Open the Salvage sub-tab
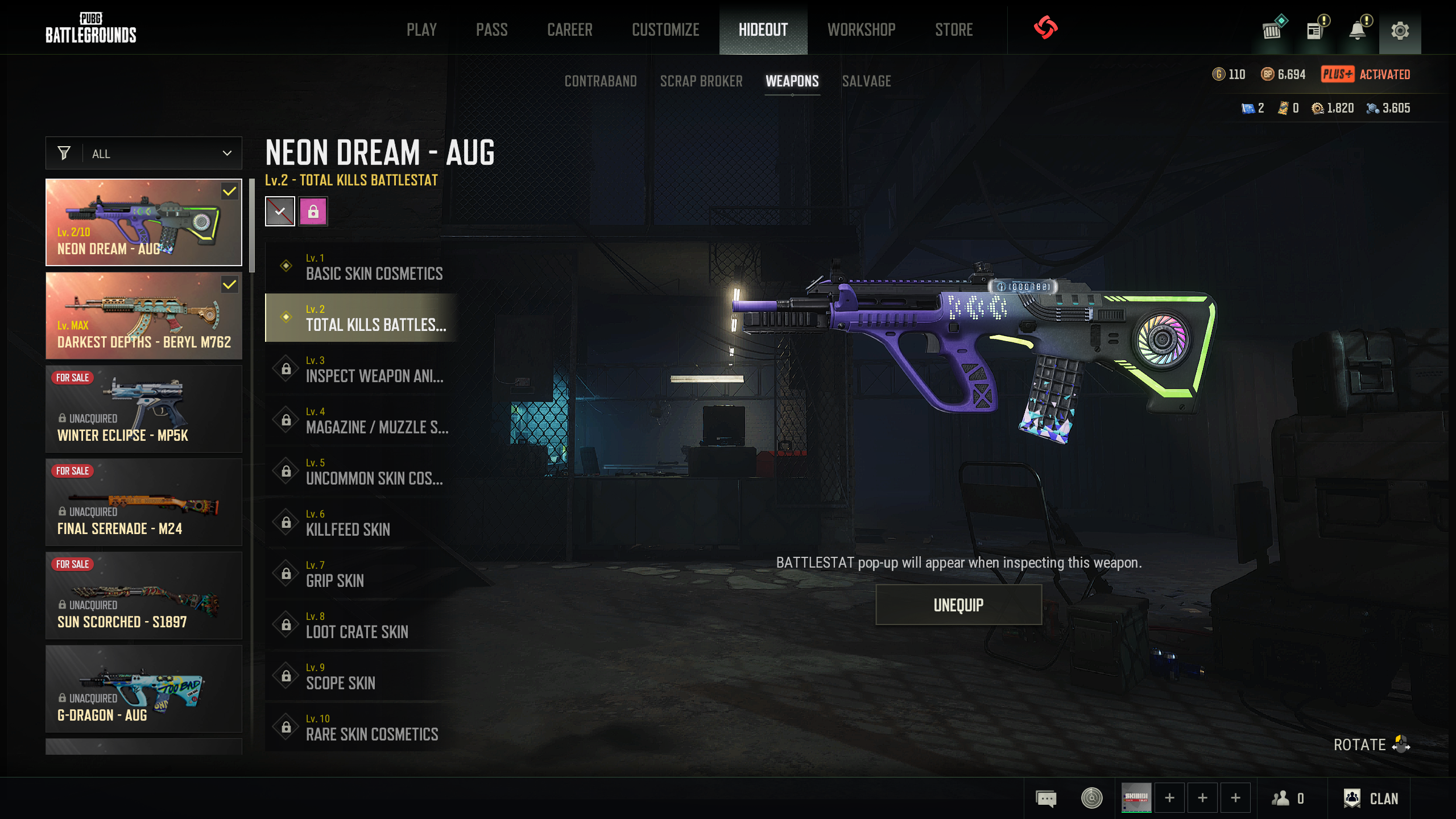1456x819 pixels. tap(866, 81)
